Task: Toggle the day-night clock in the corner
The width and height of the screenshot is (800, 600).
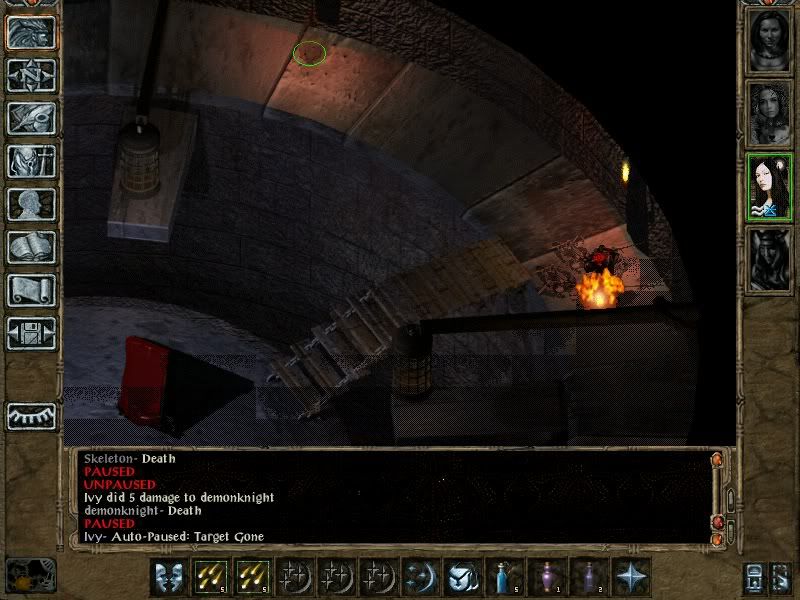Action: 30,575
